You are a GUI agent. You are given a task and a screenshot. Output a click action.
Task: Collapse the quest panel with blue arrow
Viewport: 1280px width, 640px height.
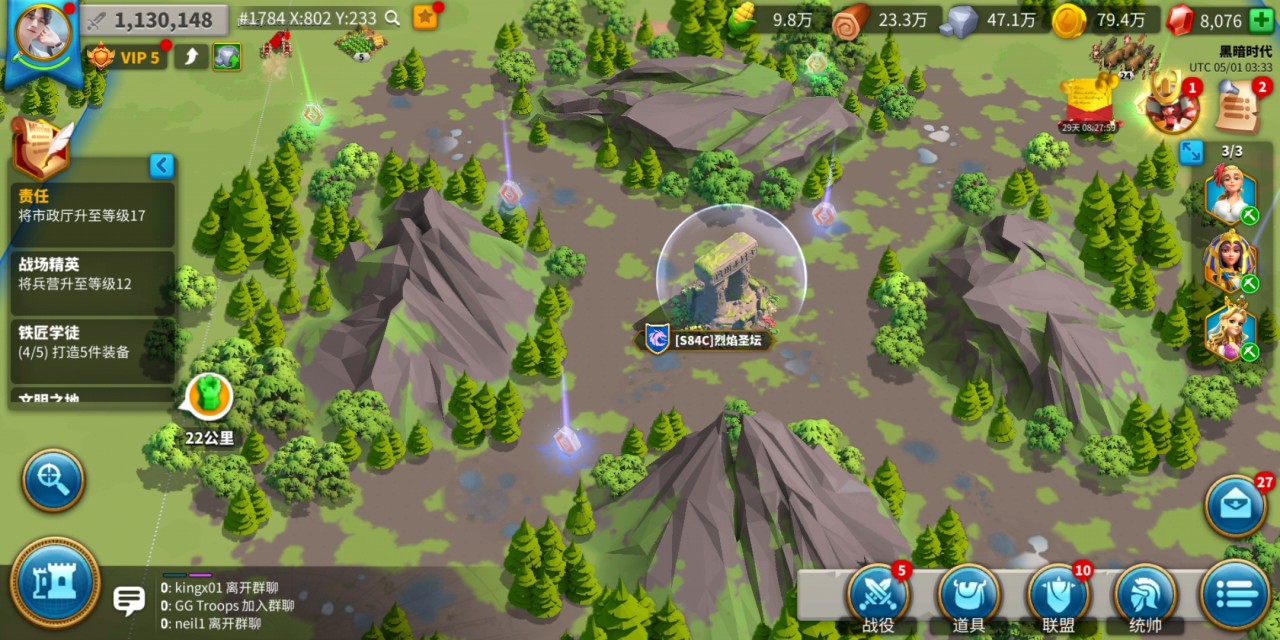coord(162,166)
